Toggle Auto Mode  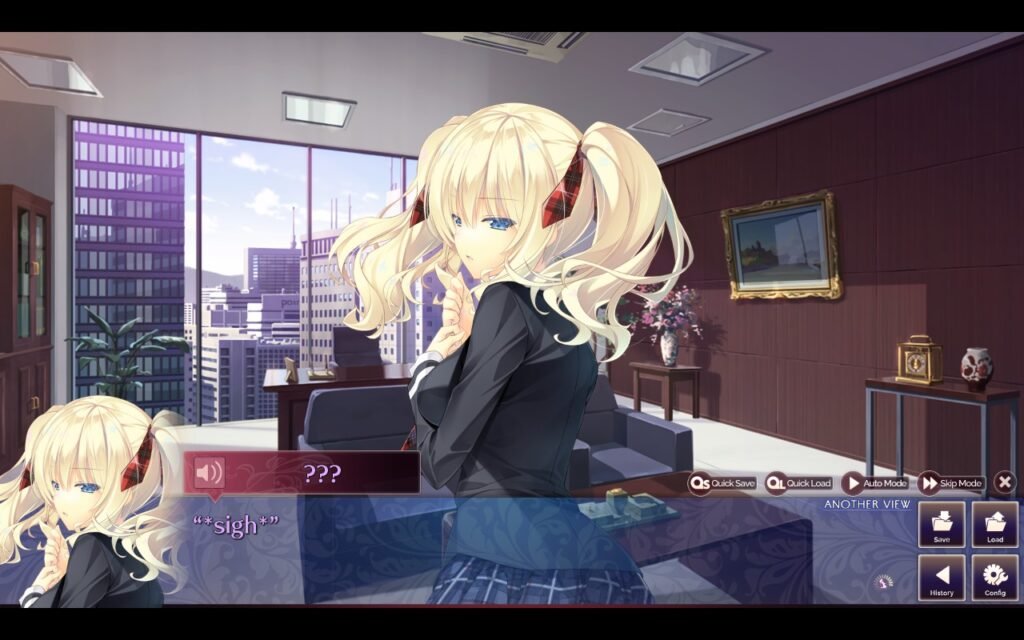click(x=874, y=483)
